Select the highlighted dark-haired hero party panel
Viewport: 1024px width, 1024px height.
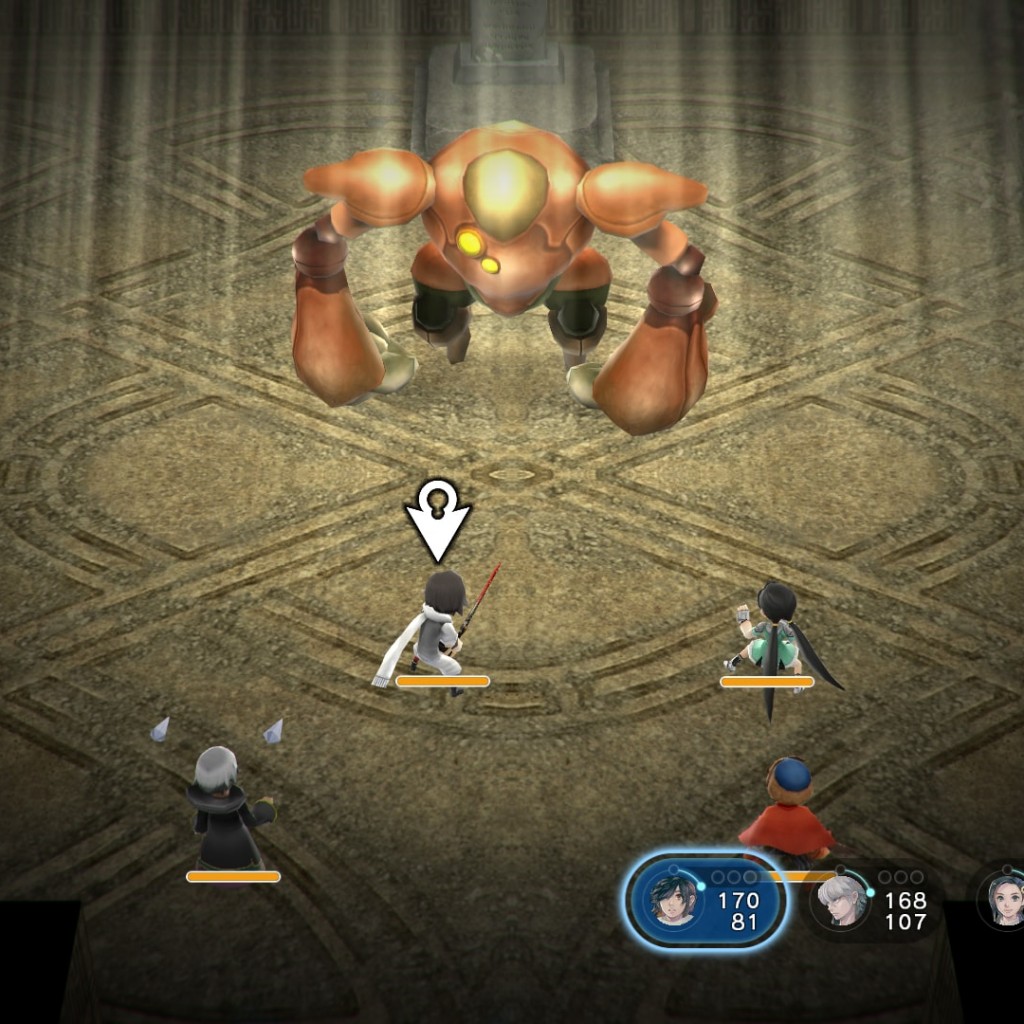705,901
